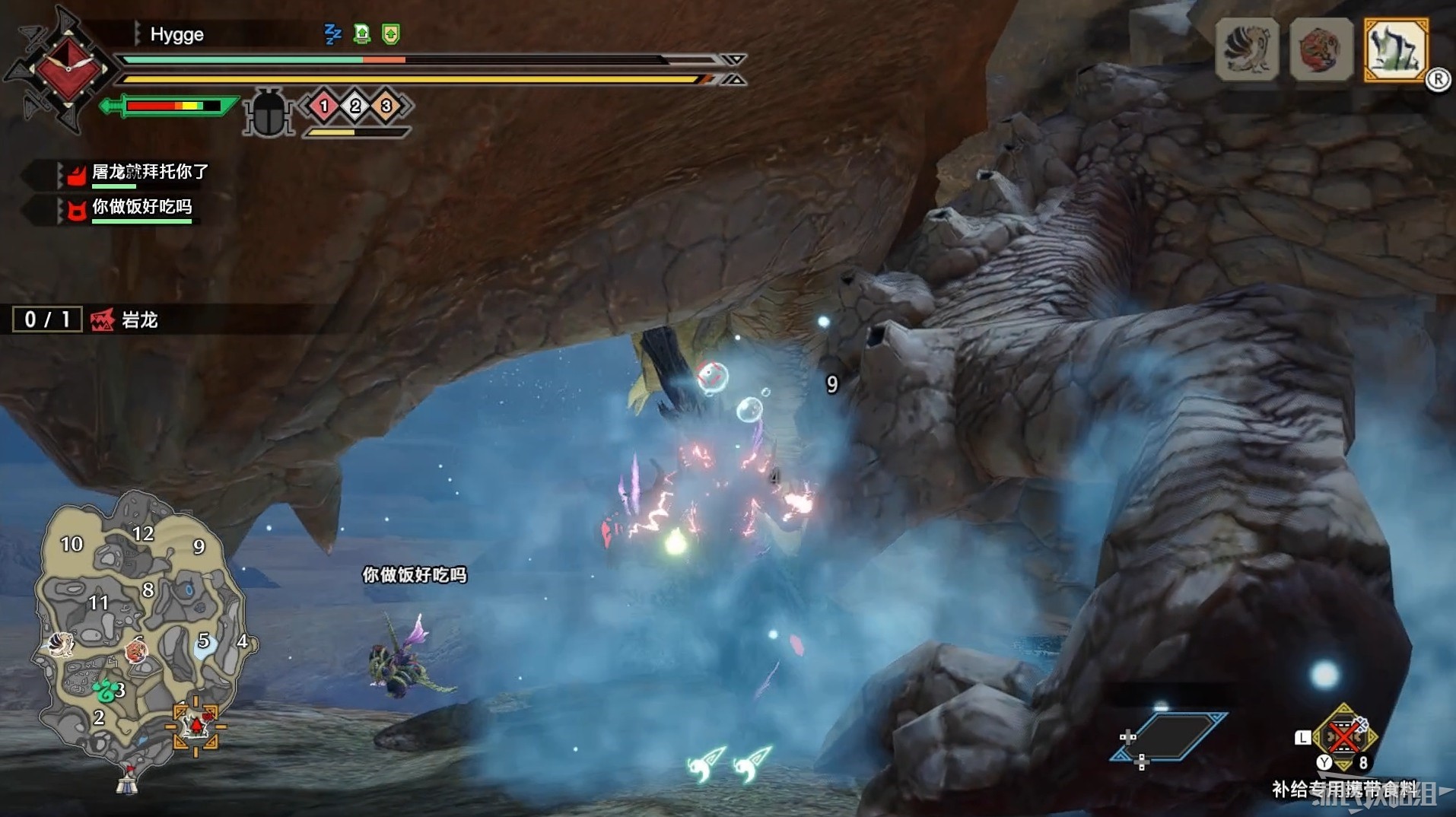Select the red round monster icon

pyautogui.click(x=1321, y=50)
